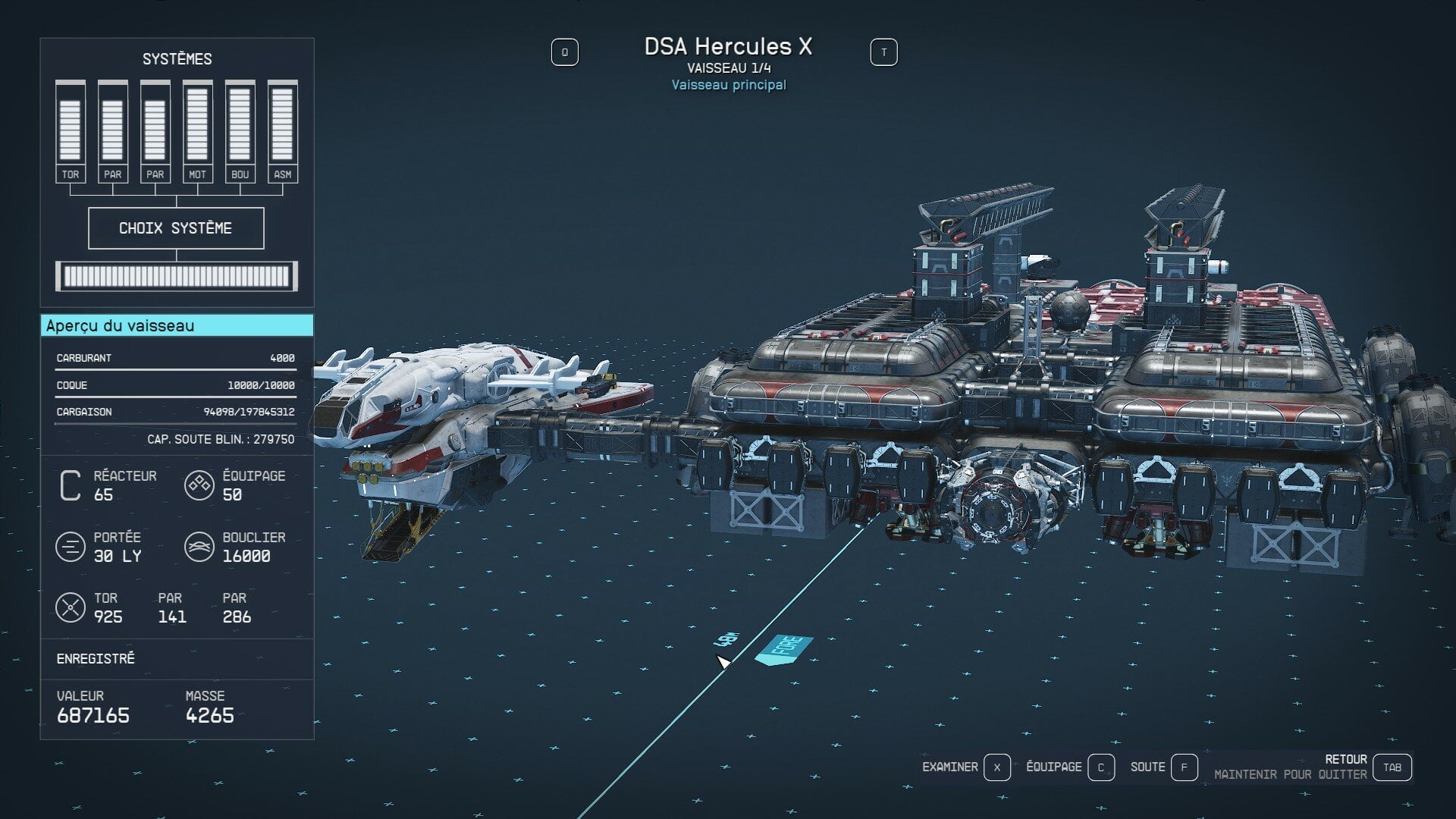
Task: Select the MOT engine power column
Action: (197, 130)
